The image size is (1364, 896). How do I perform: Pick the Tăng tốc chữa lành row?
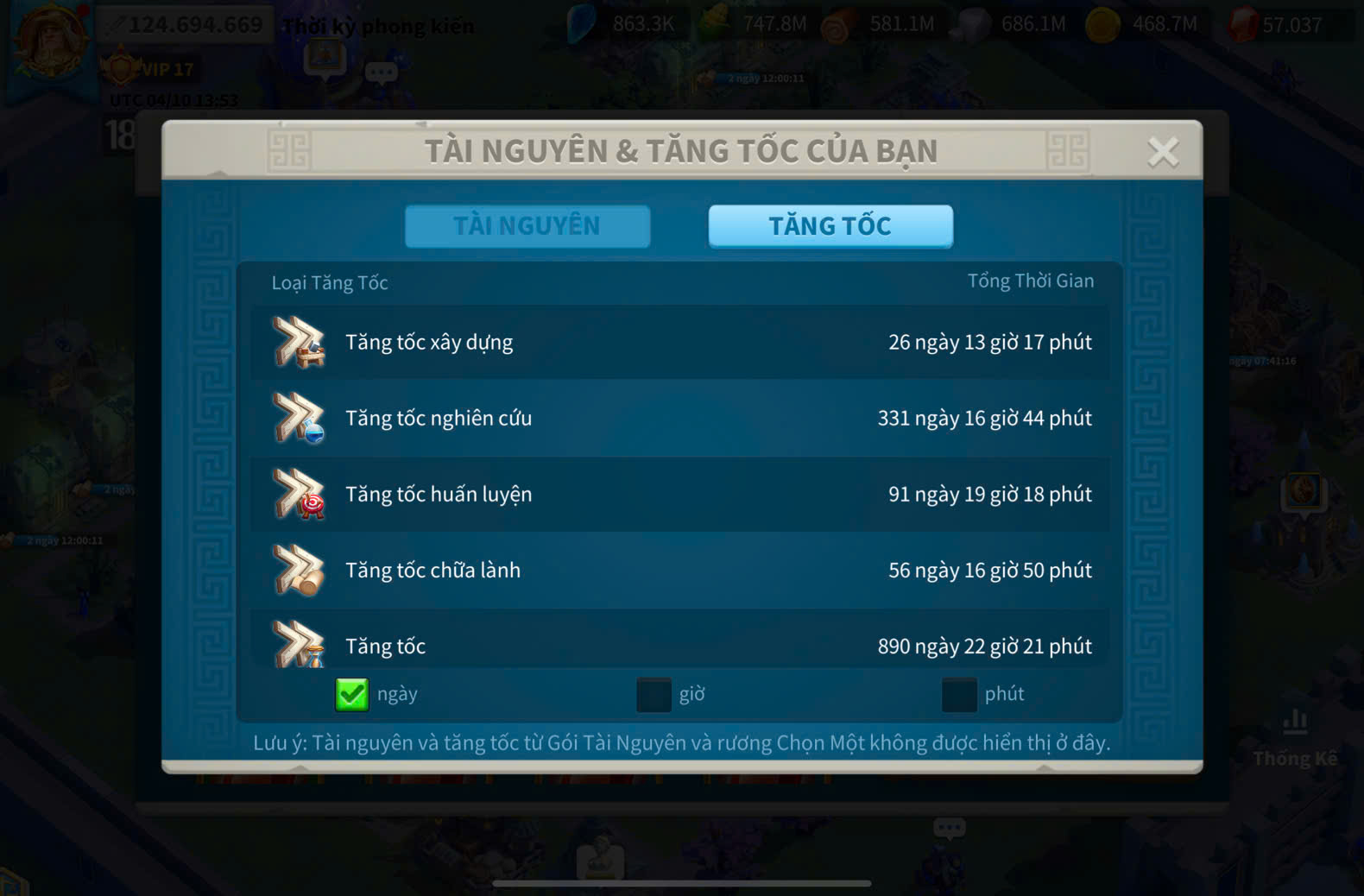tap(680, 571)
